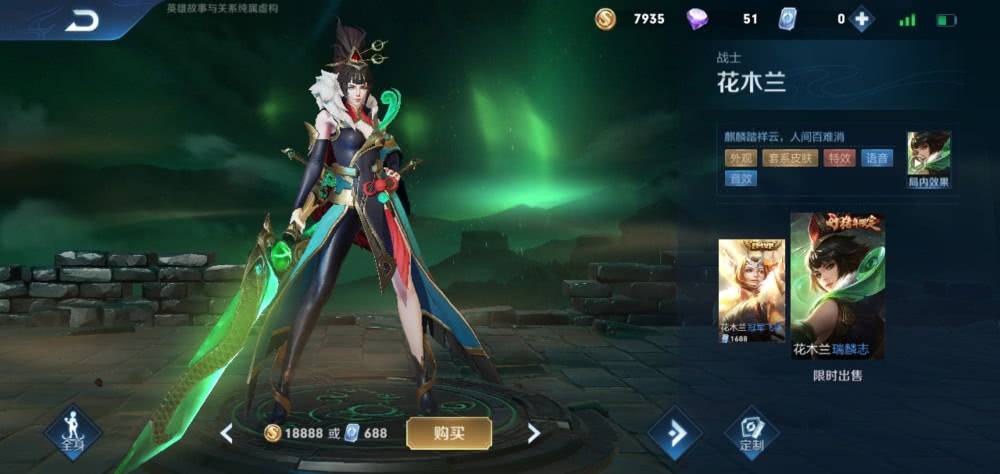Open the 全身 full-body view
This screenshot has height=474, width=1000.
click(x=73, y=433)
